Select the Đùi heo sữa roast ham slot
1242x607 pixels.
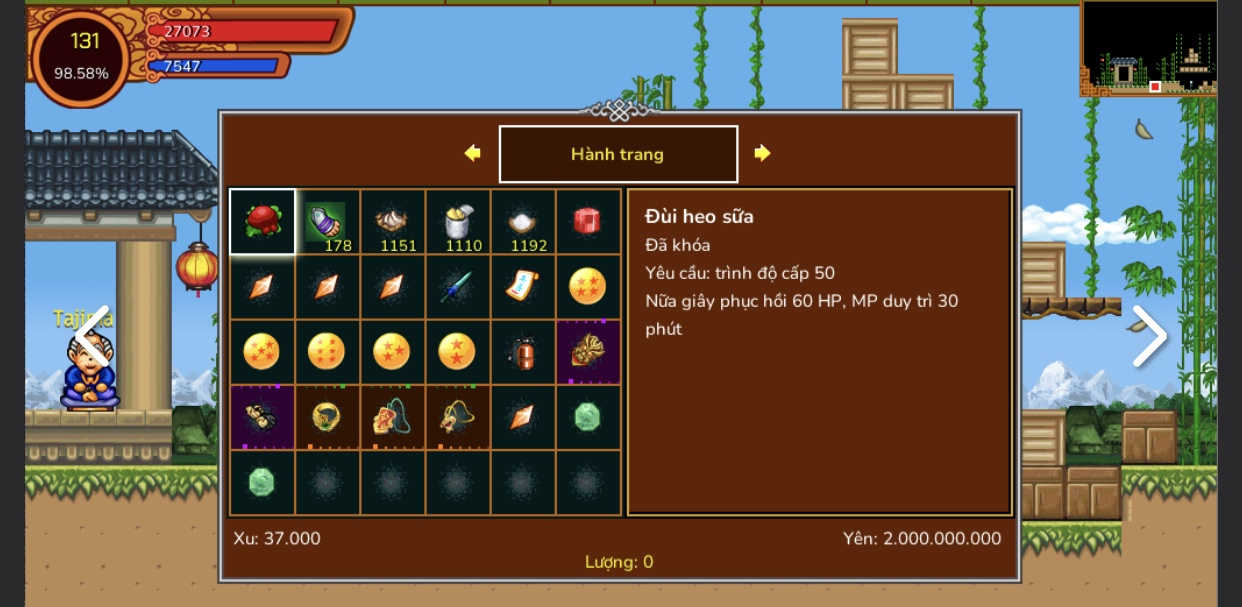262,221
